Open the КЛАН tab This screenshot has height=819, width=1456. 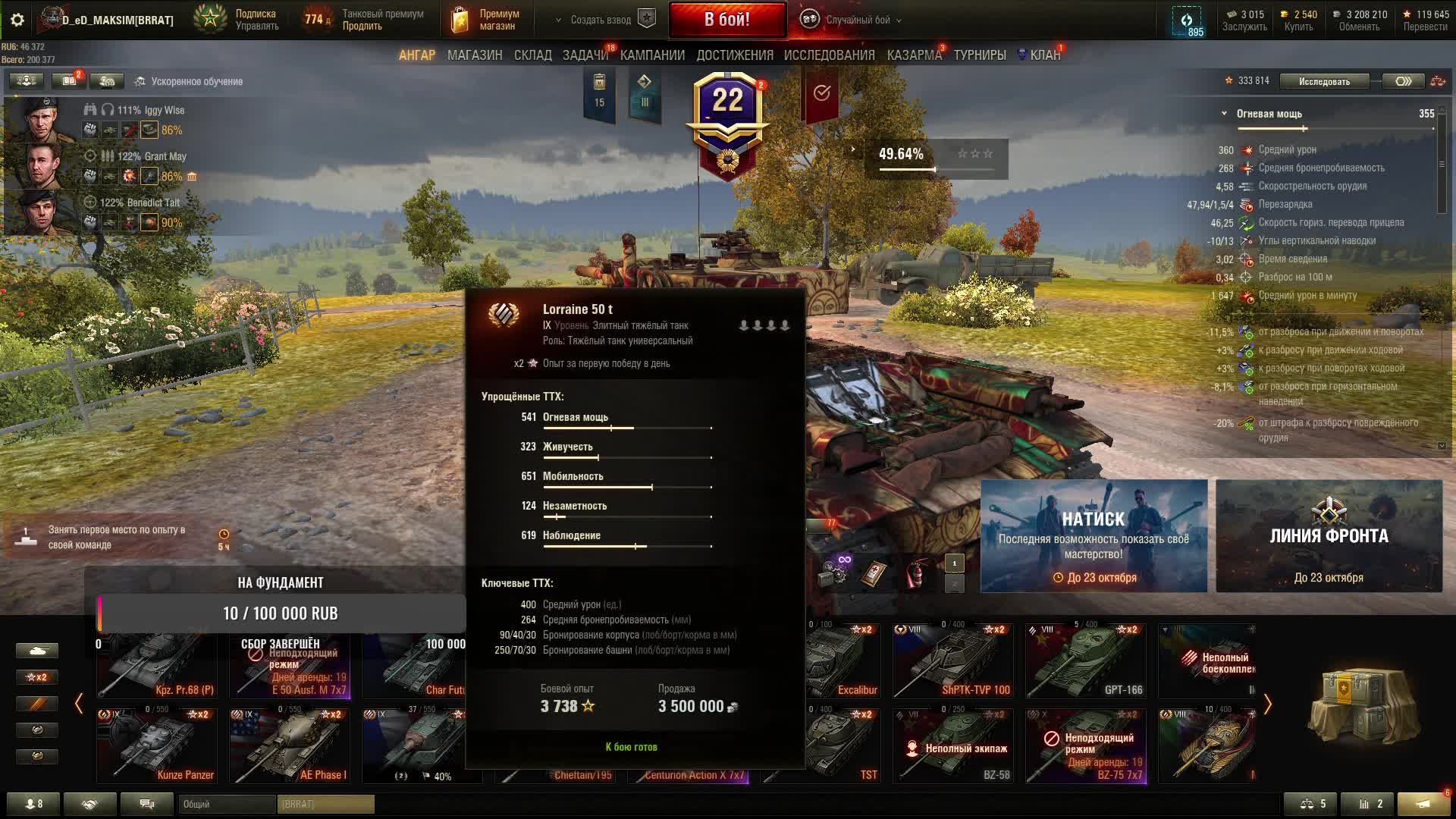[1043, 55]
